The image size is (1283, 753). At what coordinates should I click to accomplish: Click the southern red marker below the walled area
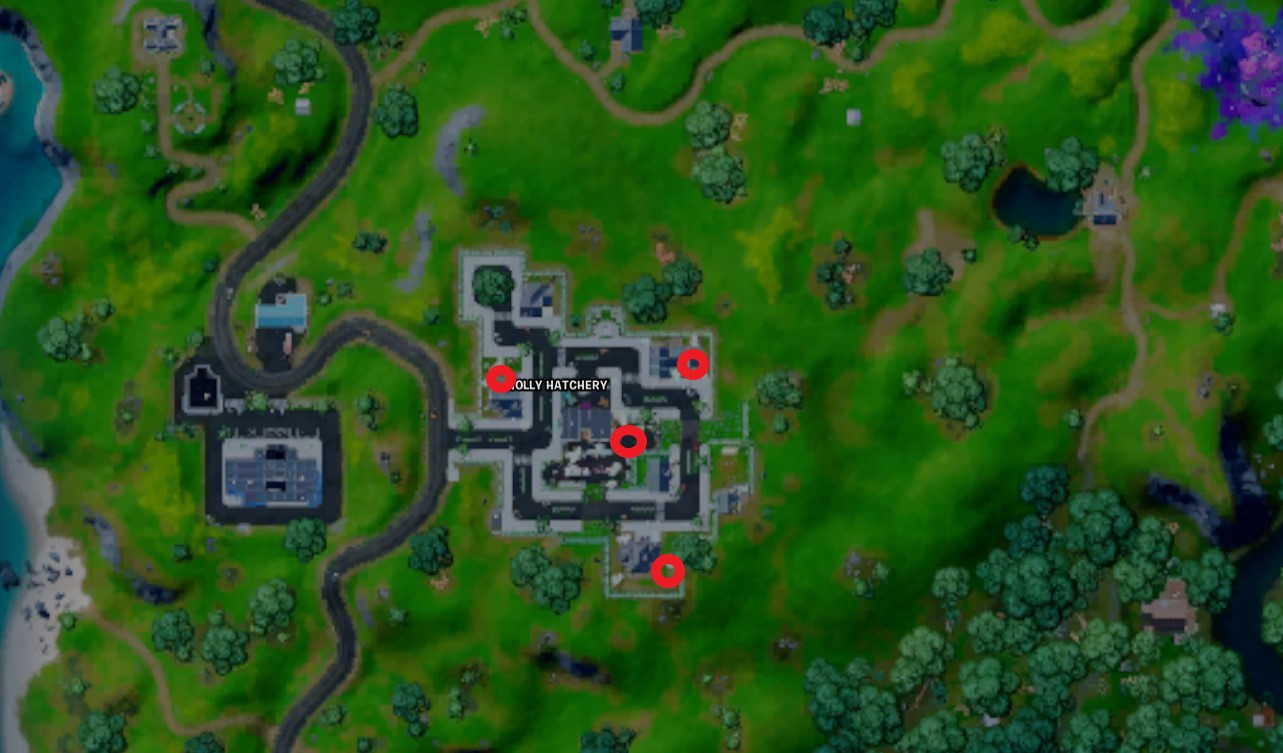point(670,572)
